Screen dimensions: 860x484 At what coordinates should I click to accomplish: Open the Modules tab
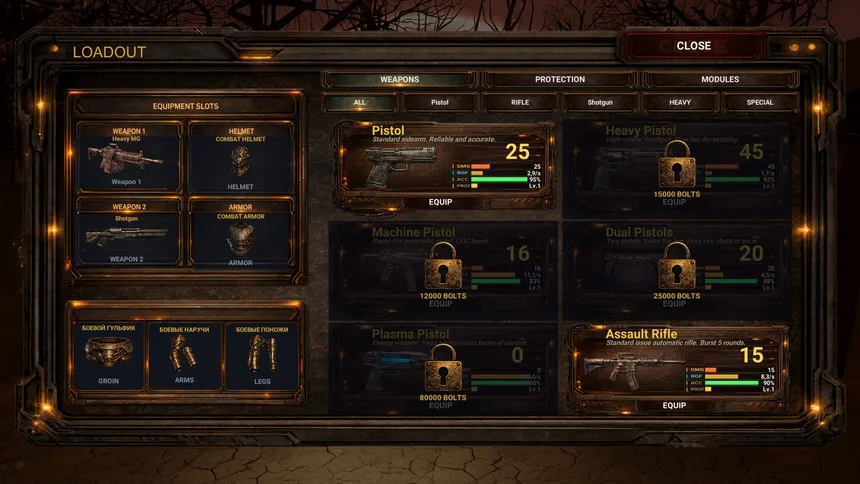point(720,80)
